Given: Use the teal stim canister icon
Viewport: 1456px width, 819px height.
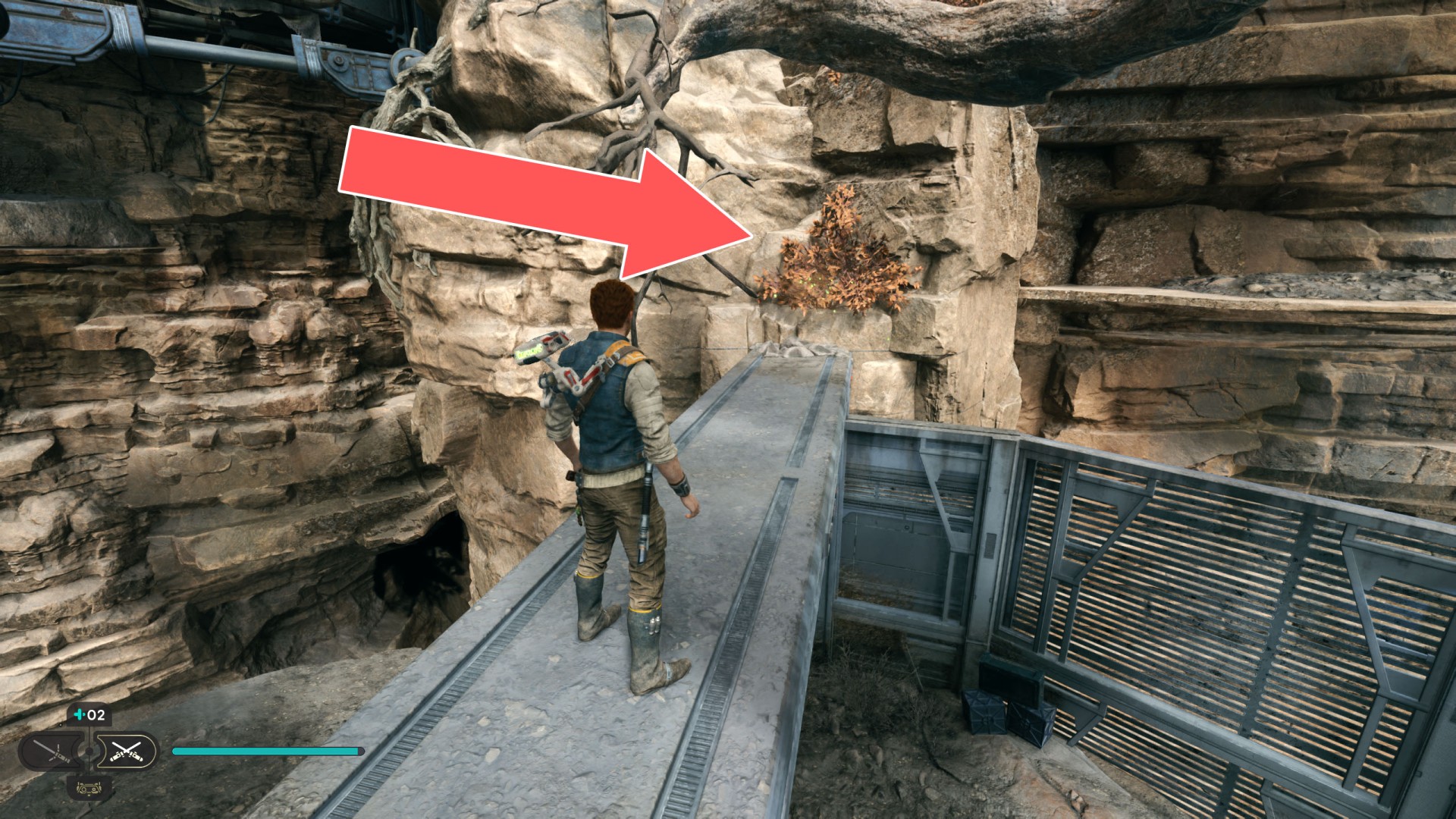Looking at the screenshot, I should click(x=80, y=714).
